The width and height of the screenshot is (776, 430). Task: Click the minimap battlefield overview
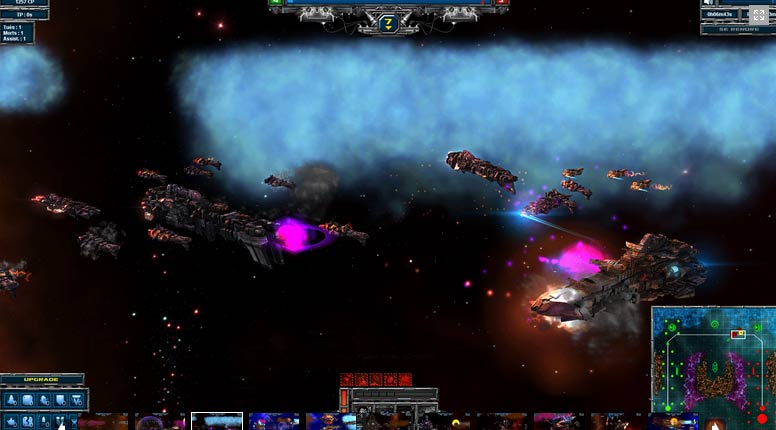click(x=713, y=367)
